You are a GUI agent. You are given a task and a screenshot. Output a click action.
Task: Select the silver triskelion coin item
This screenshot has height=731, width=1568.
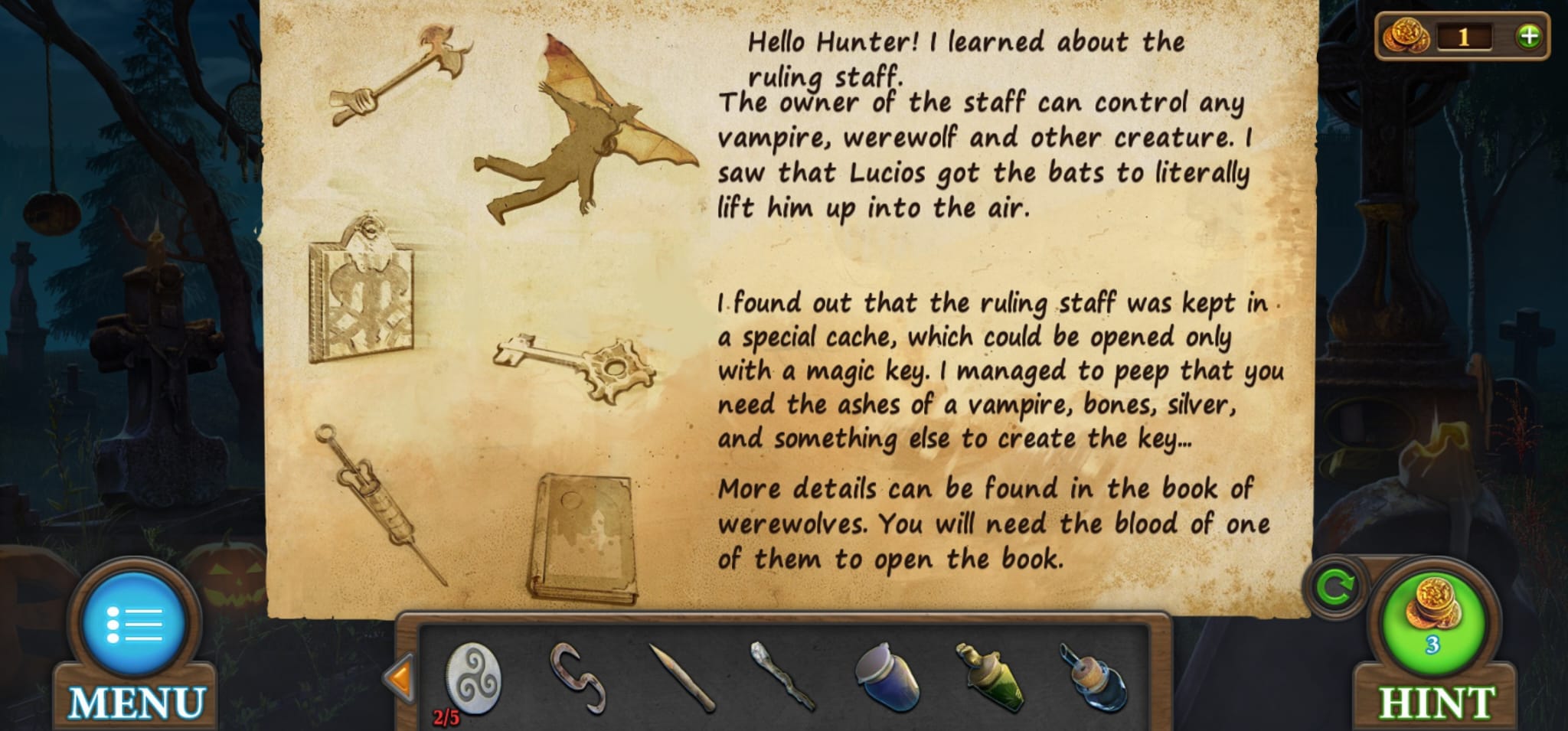point(473,678)
